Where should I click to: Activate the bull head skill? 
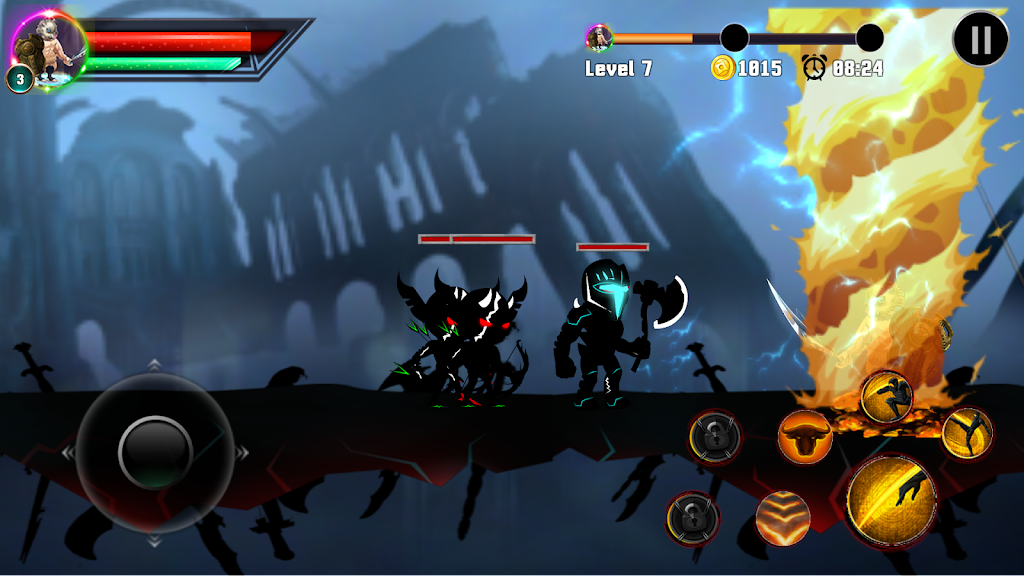tap(805, 436)
